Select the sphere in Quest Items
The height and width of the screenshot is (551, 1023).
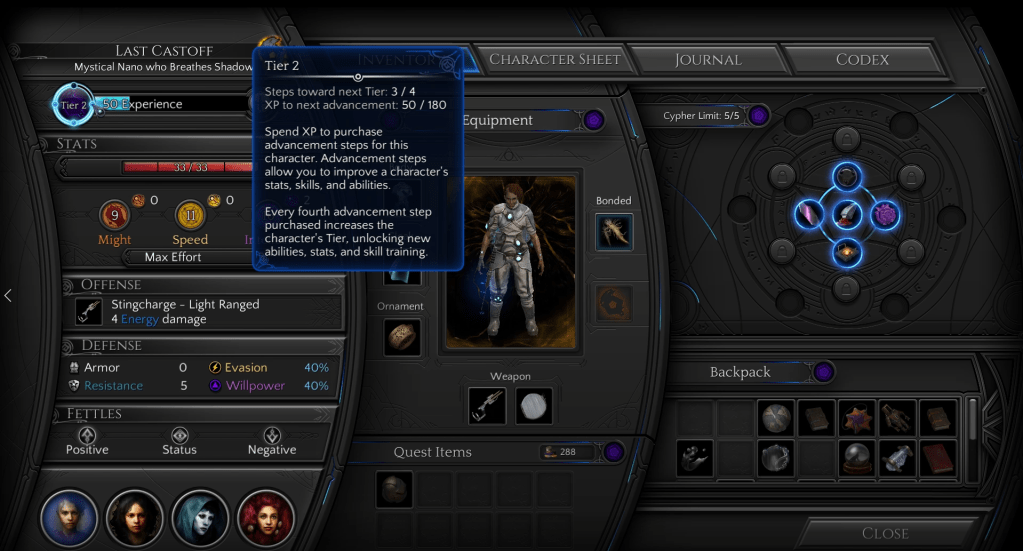click(x=394, y=490)
